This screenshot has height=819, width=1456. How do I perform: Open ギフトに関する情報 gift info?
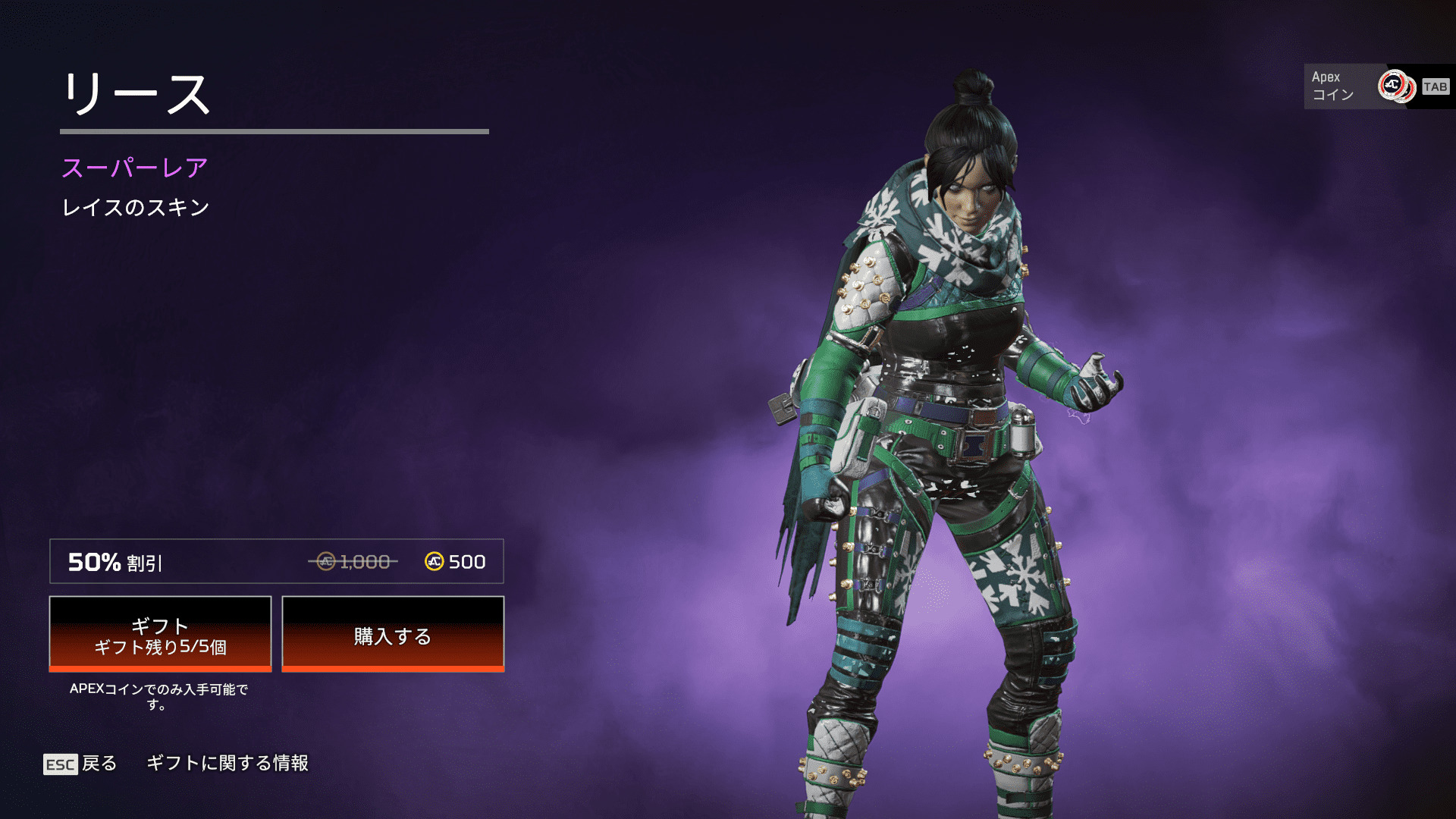coord(227,763)
